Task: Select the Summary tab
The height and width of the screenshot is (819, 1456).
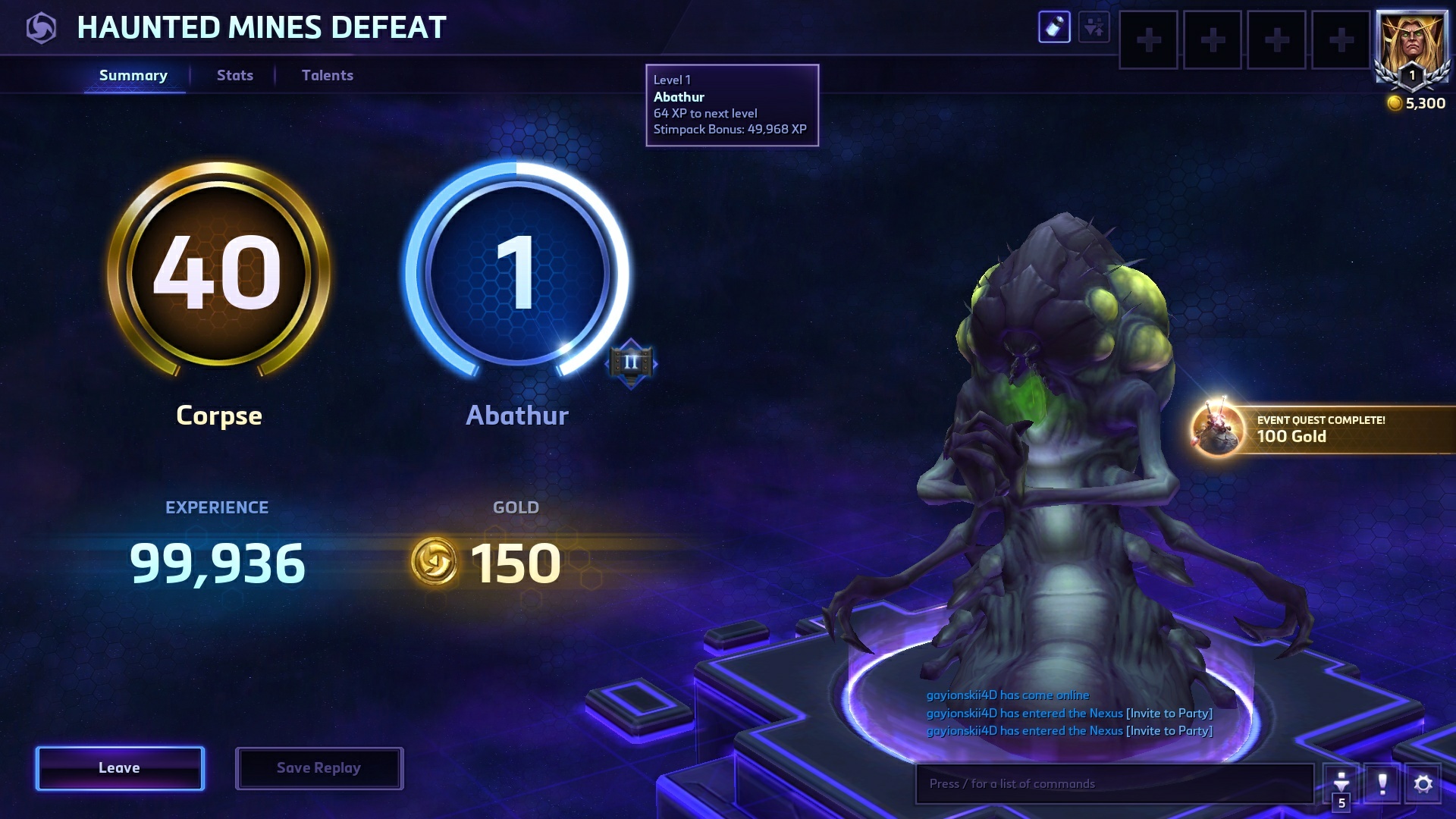Action: click(x=133, y=75)
